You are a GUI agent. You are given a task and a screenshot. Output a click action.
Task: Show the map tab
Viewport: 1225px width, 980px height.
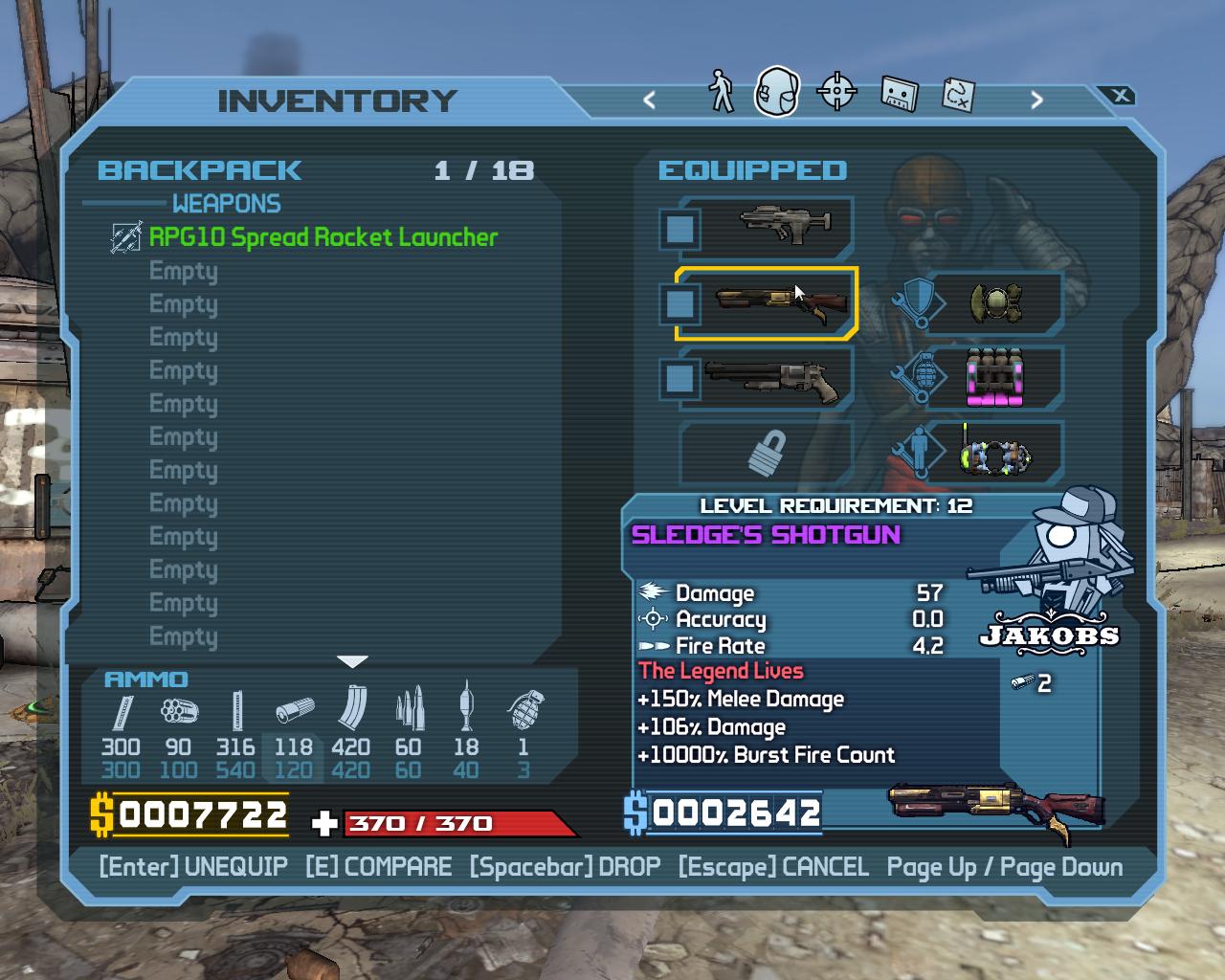tap(958, 93)
